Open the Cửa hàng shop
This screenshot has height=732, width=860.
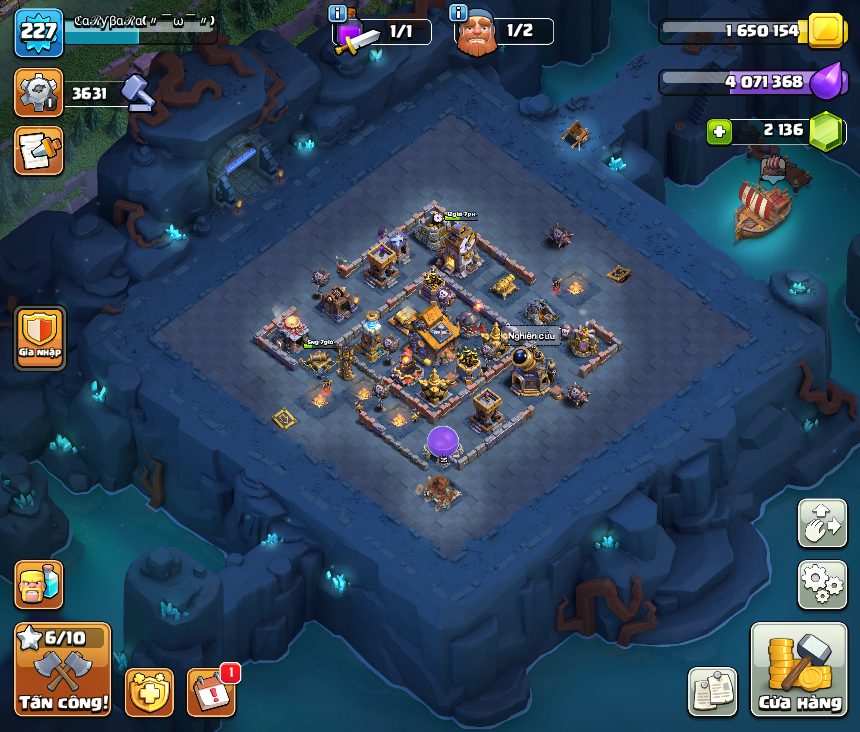click(x=799, y=670)
